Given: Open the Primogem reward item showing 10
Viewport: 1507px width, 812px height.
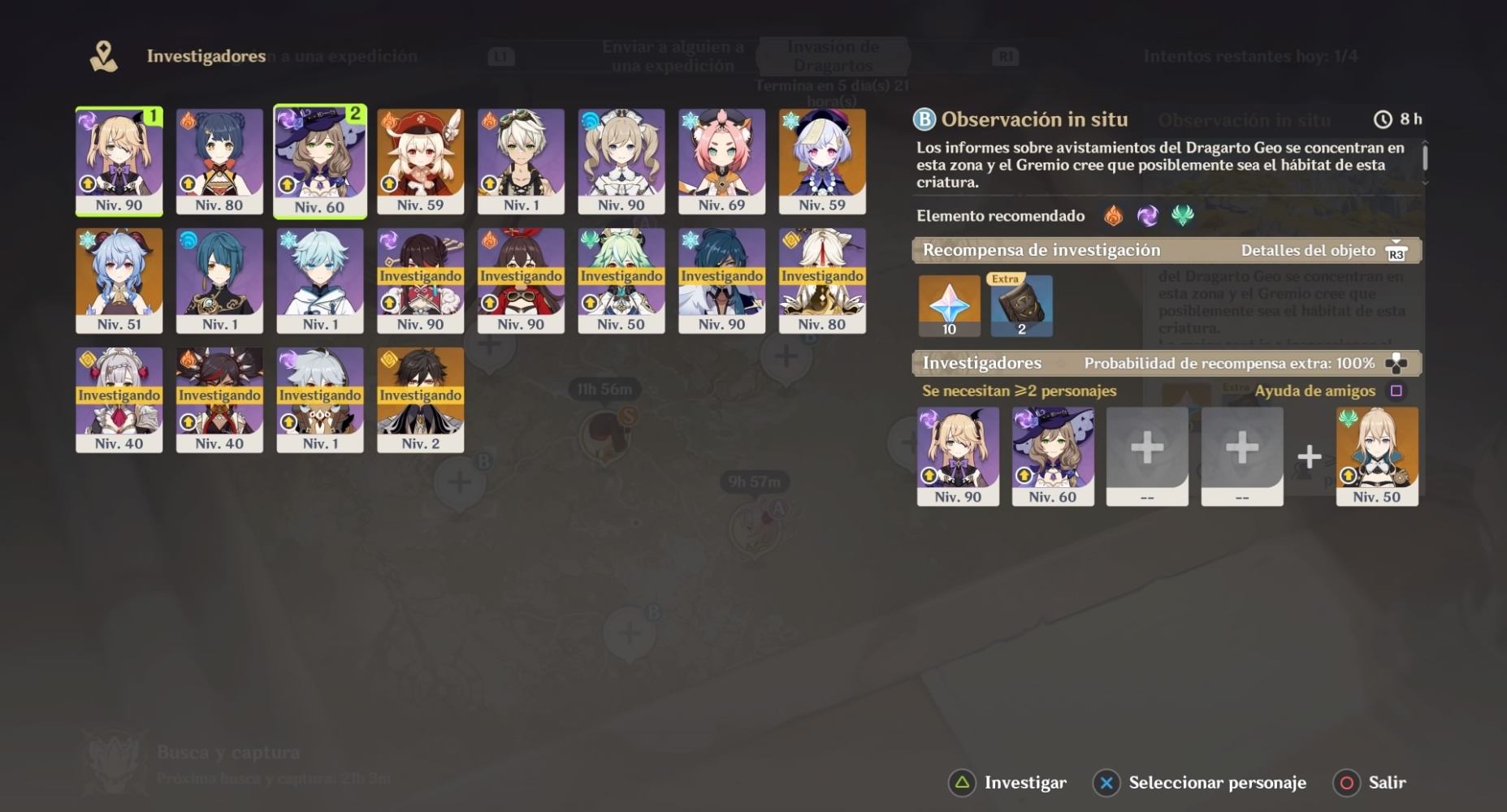Looking at the screenshot, I should pos(949,305).
